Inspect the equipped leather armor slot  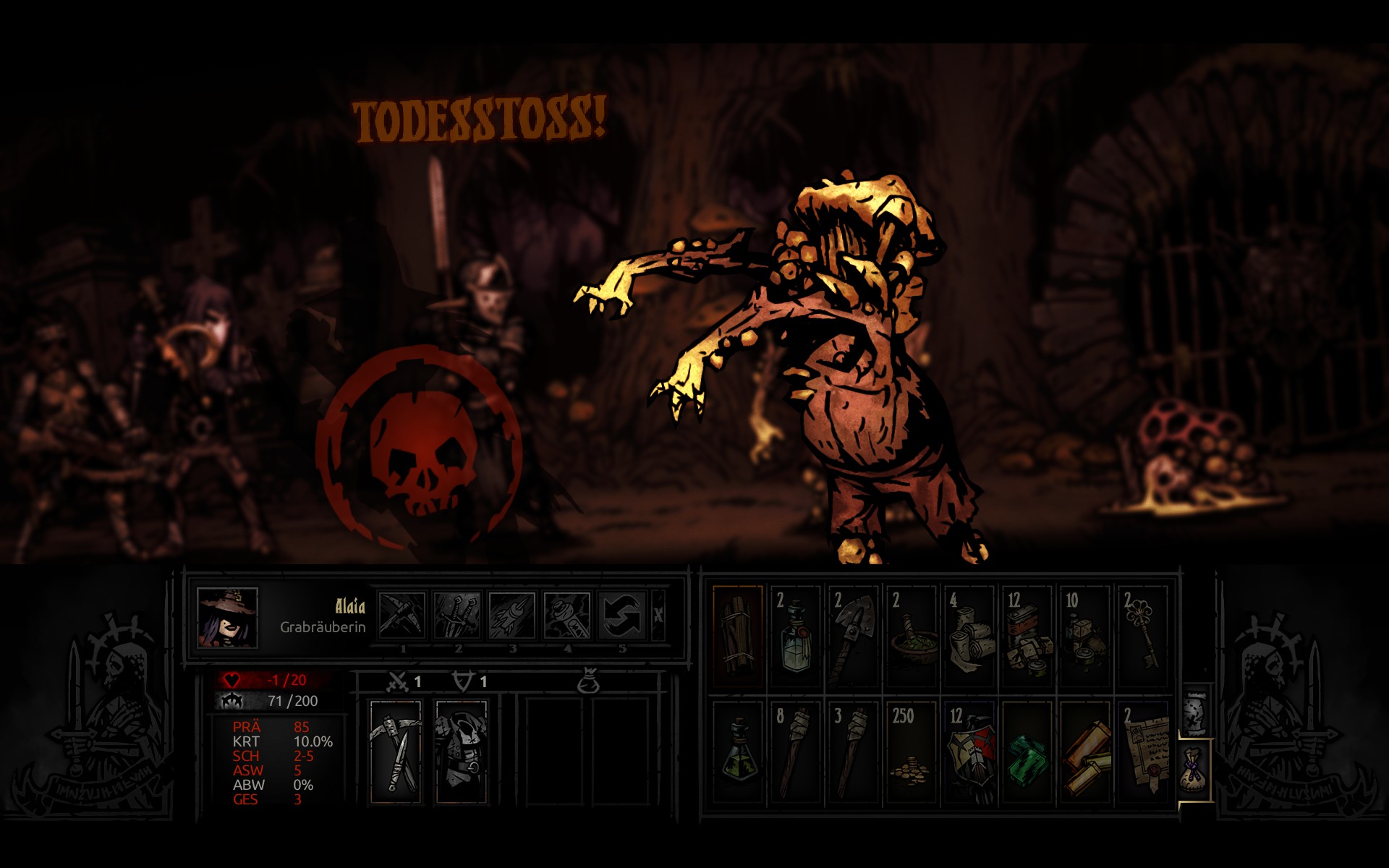click(x=461, y=751)
